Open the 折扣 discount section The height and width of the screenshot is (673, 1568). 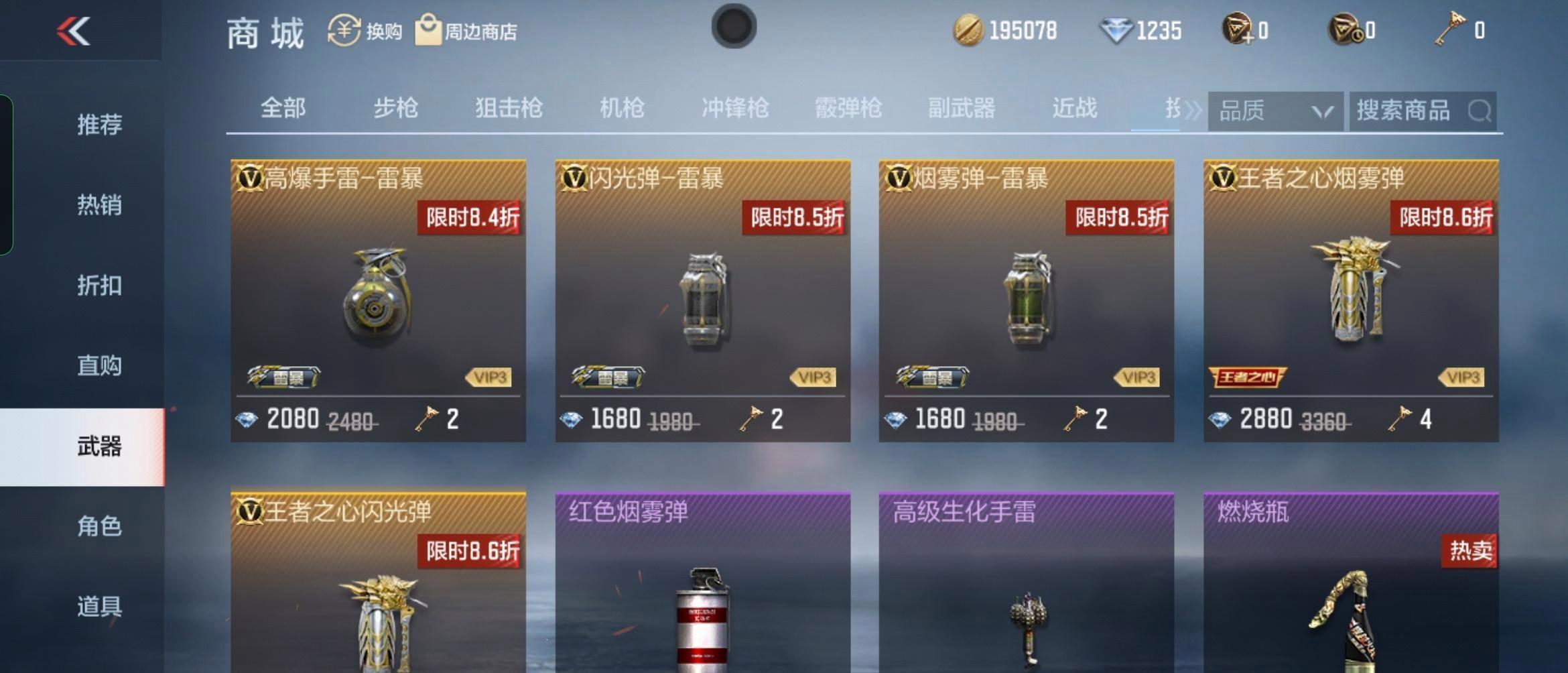[x=101, y=285]
